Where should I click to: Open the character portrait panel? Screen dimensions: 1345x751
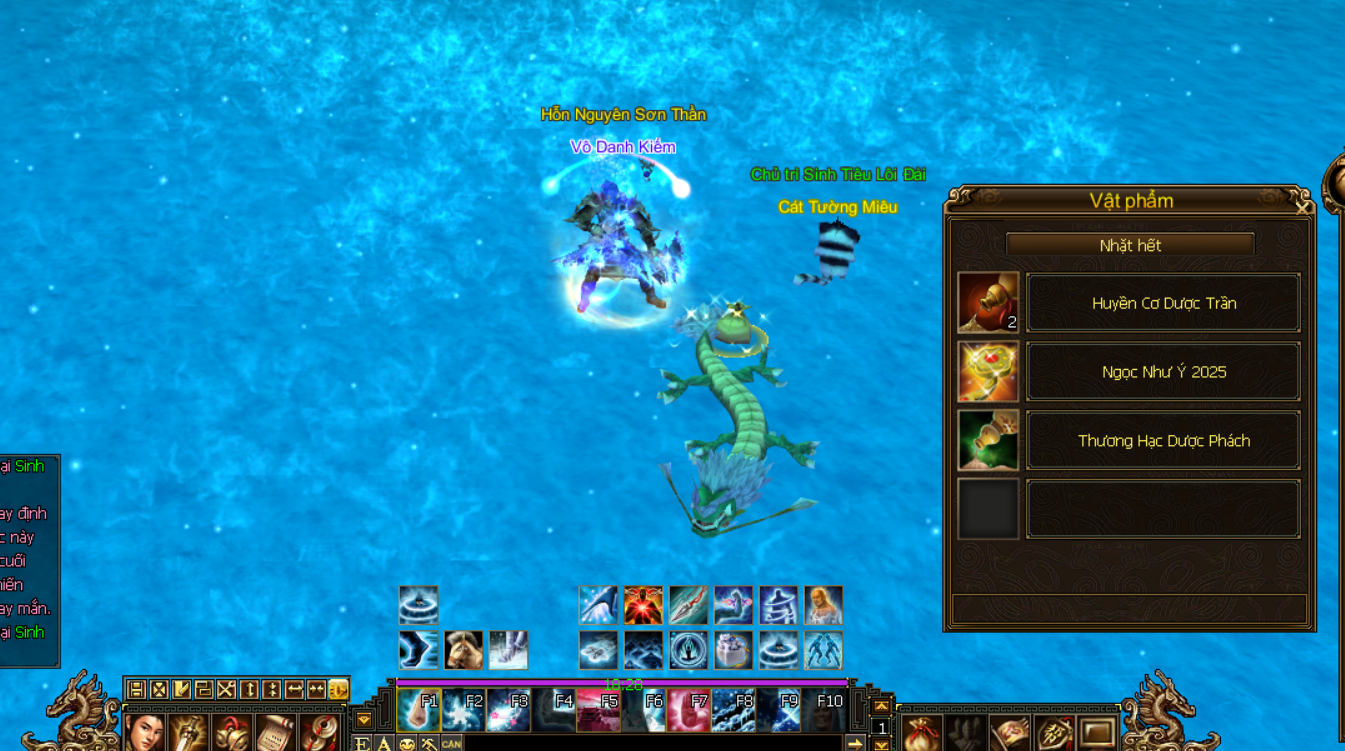tap(145, 733)
